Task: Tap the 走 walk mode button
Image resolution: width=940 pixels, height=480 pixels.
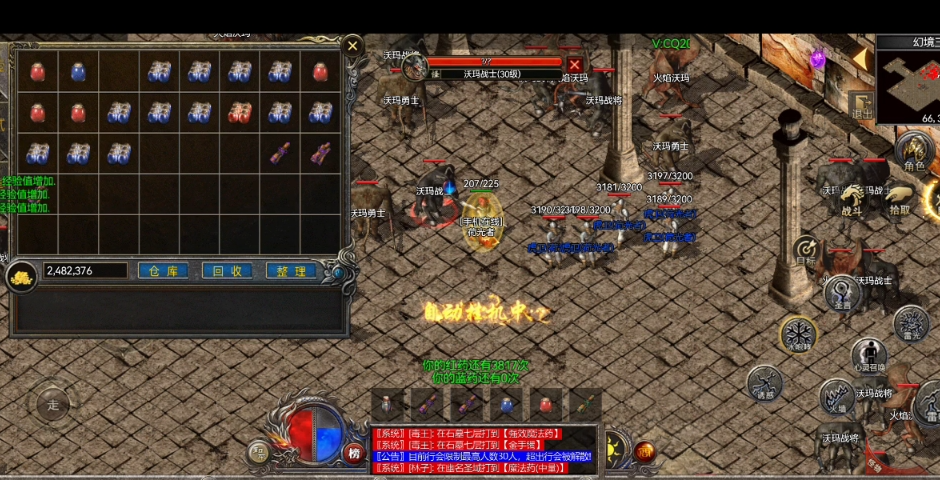Action: [x=53, y=405]
